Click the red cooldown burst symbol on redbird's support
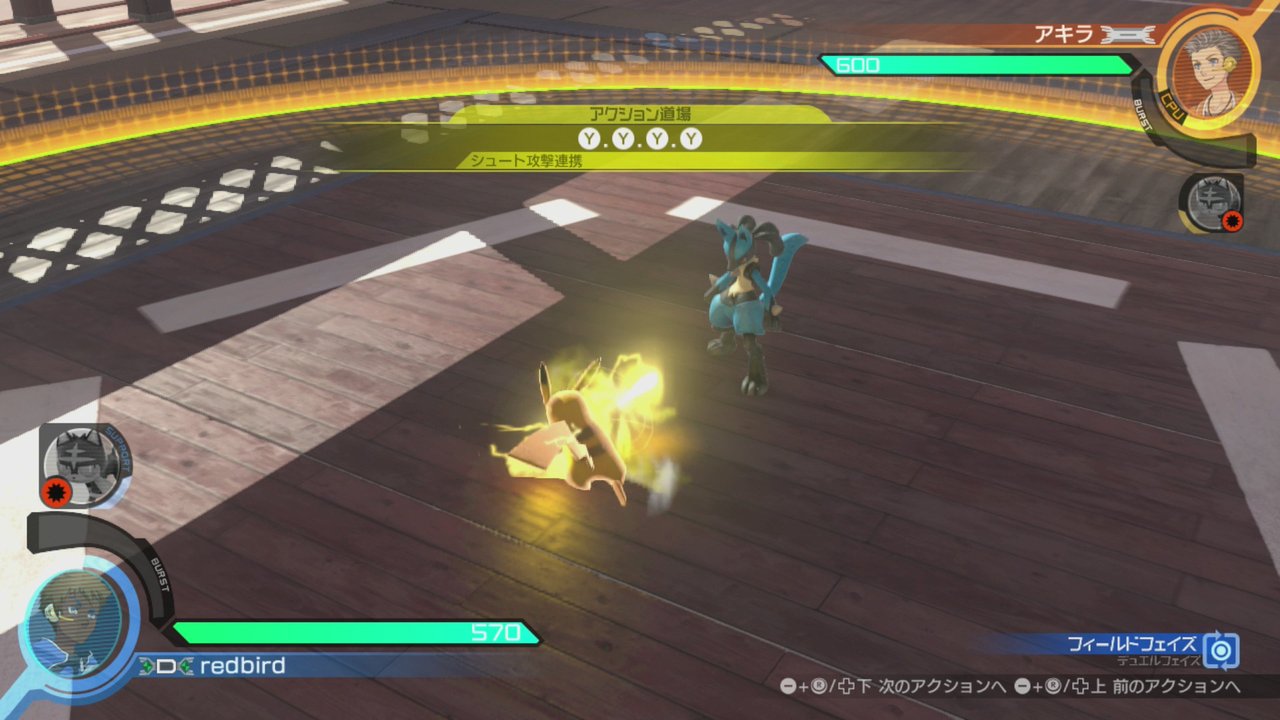The width and height of the screenshot is (1280, 720). [57, 488]
